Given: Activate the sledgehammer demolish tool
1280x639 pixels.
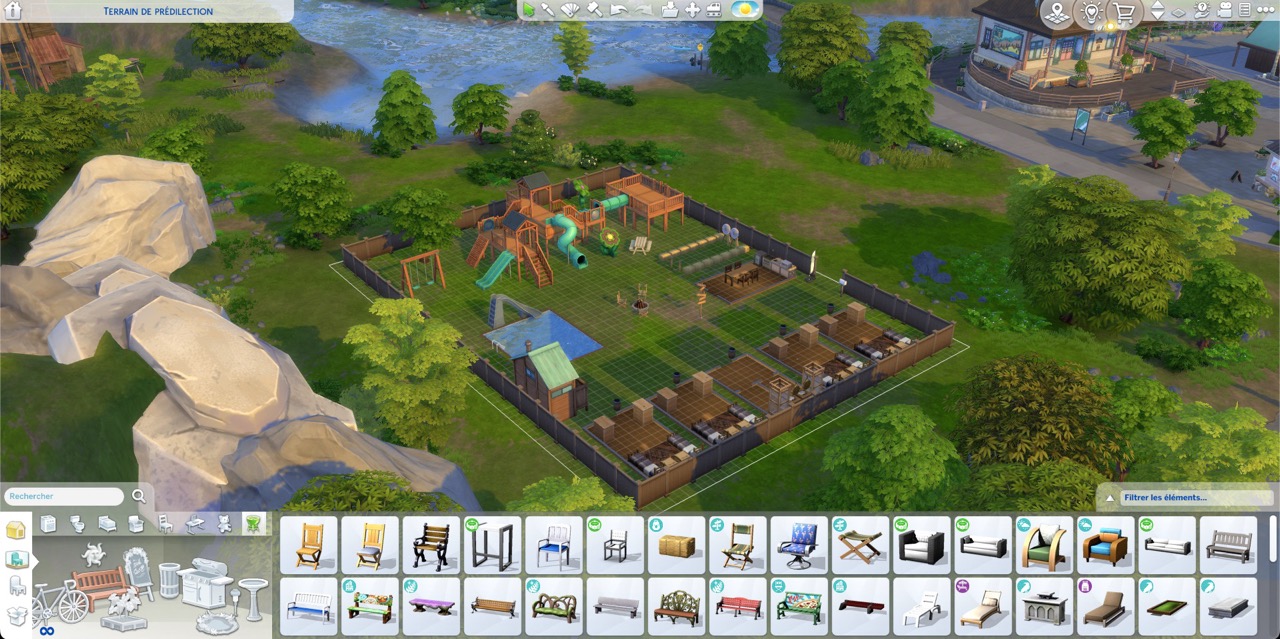Looking at the screenshot, I should pyautogui.click(x=594, y=10).
